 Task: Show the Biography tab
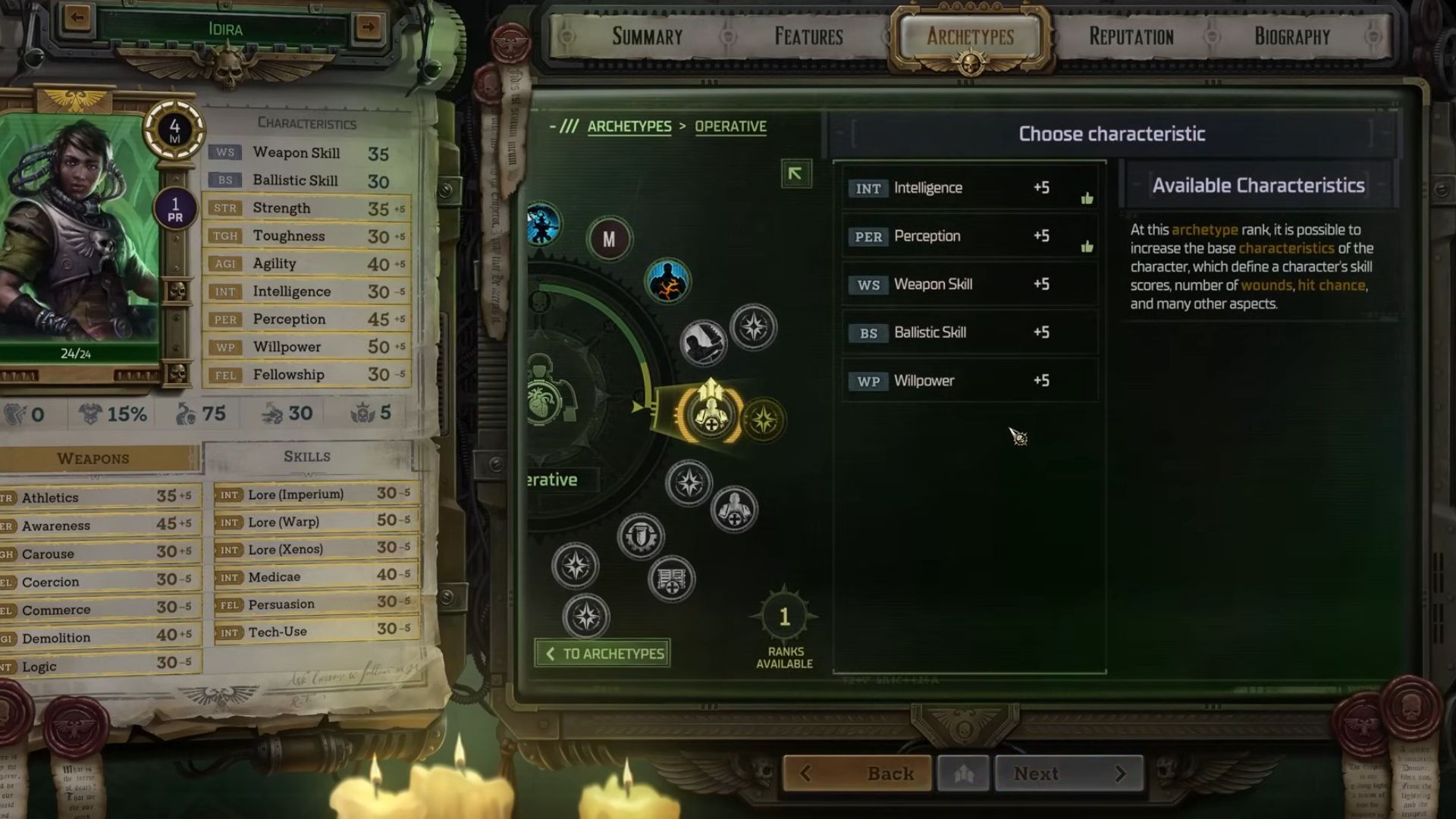tap(1291, 36)
